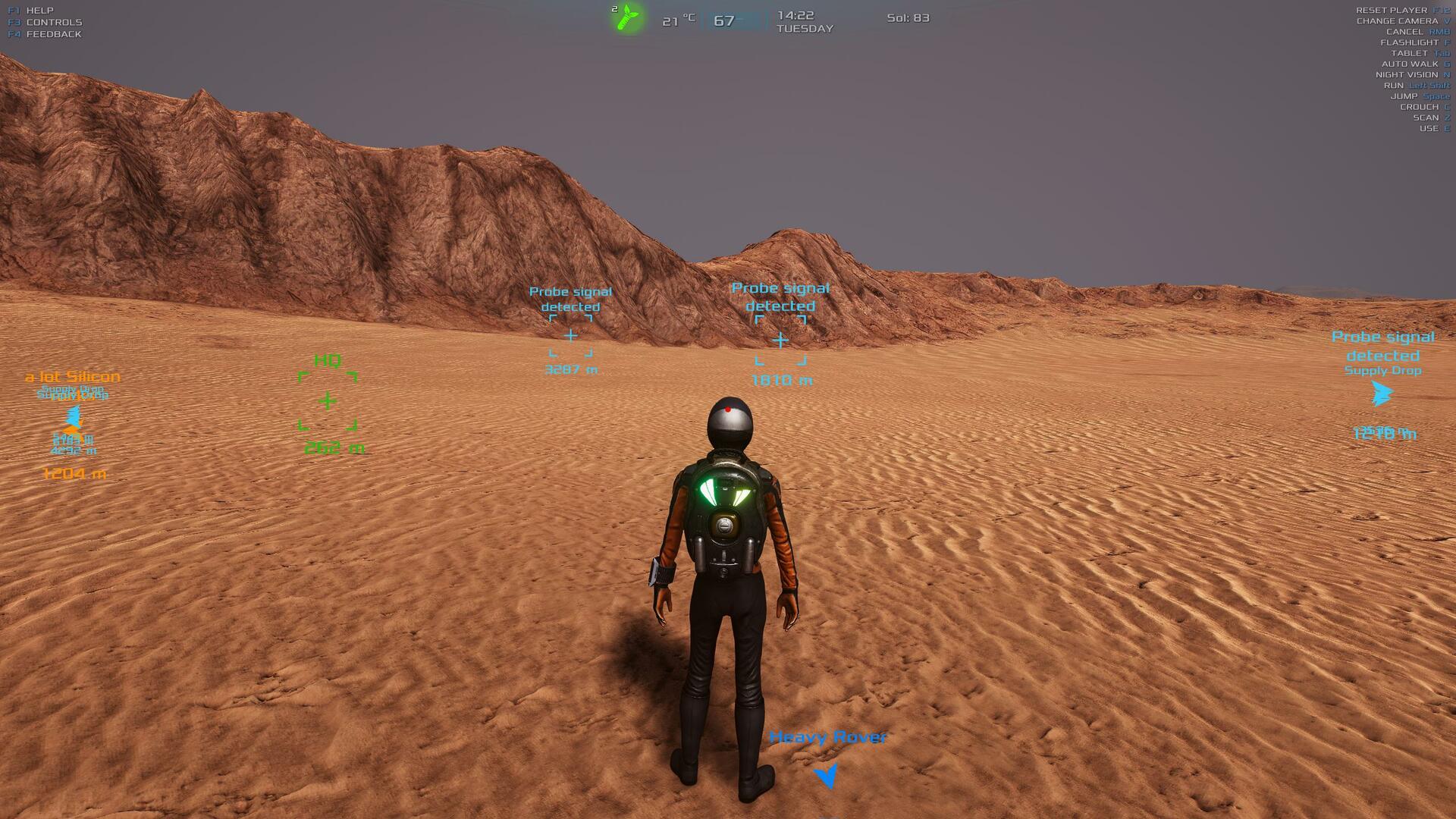The width and height of the screenshot is (1456, 819).
Task: Select the probe signal marker at 3287 m
Action: (570, 335)
